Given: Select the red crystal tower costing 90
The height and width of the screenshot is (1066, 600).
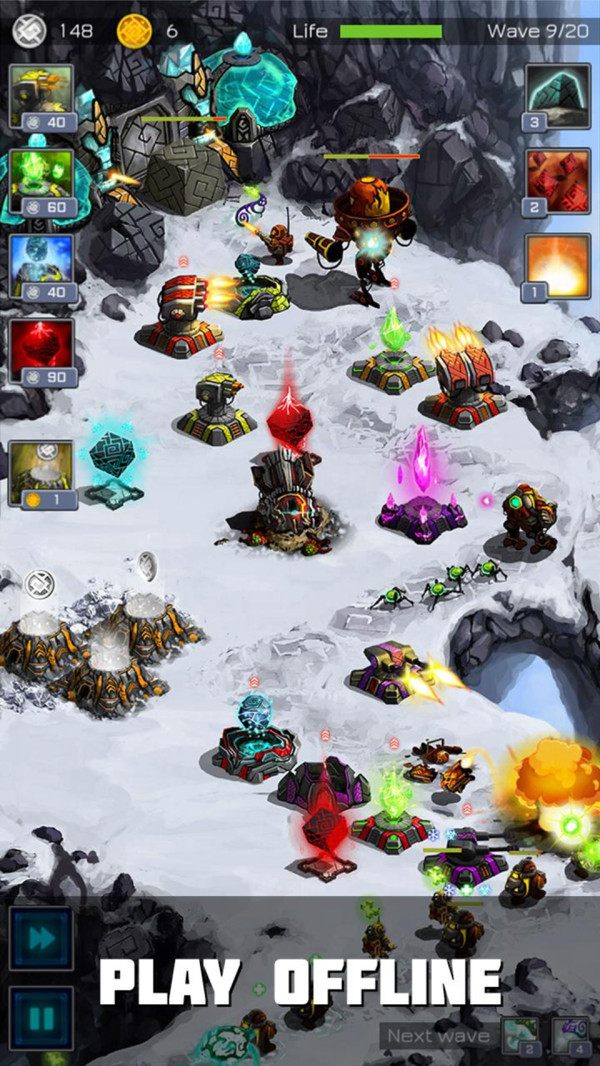Looking at the screenshot, I should click(x=42, y=351).
